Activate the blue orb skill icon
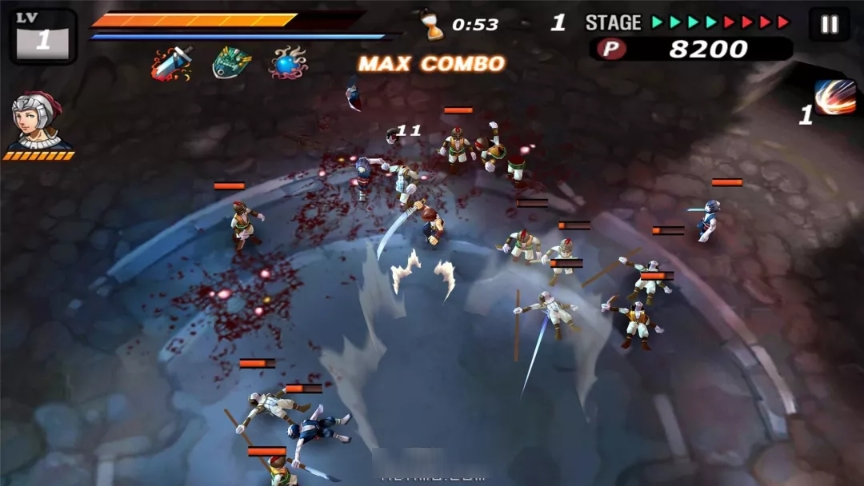864x486 pixels. (288, 63)
